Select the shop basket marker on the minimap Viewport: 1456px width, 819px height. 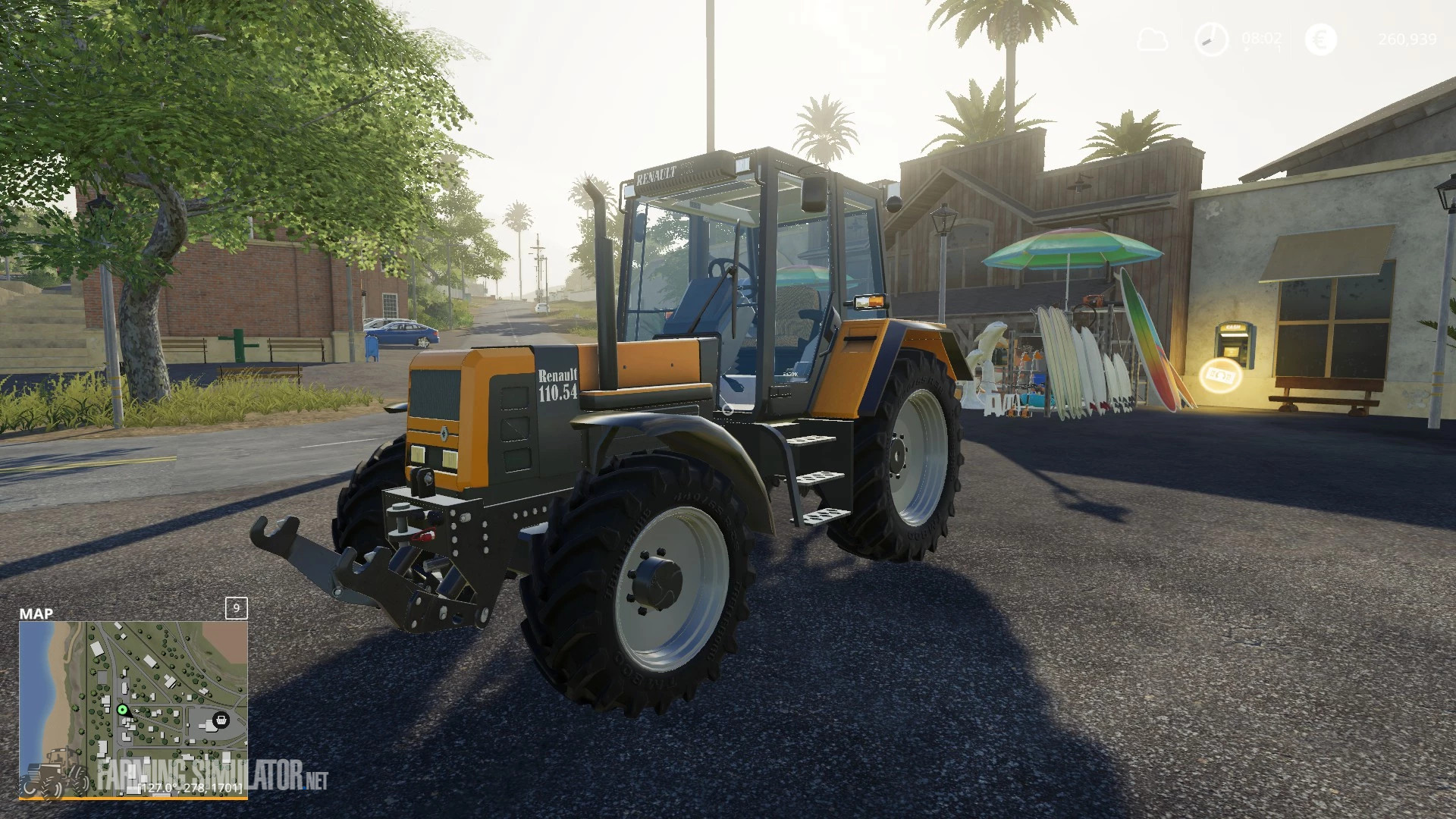coord(221,720)
